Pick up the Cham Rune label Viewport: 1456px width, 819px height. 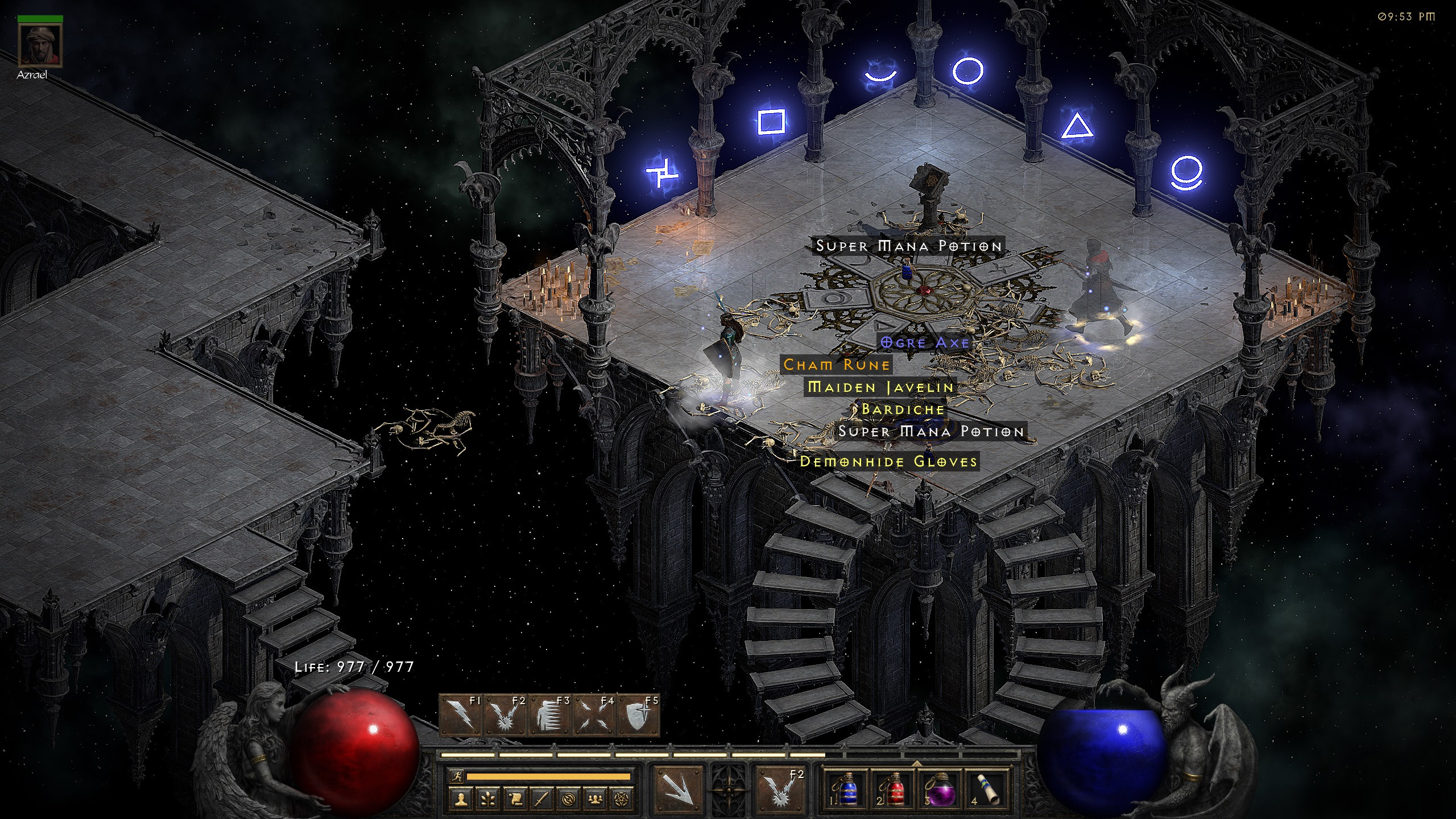tap(836, 365)
